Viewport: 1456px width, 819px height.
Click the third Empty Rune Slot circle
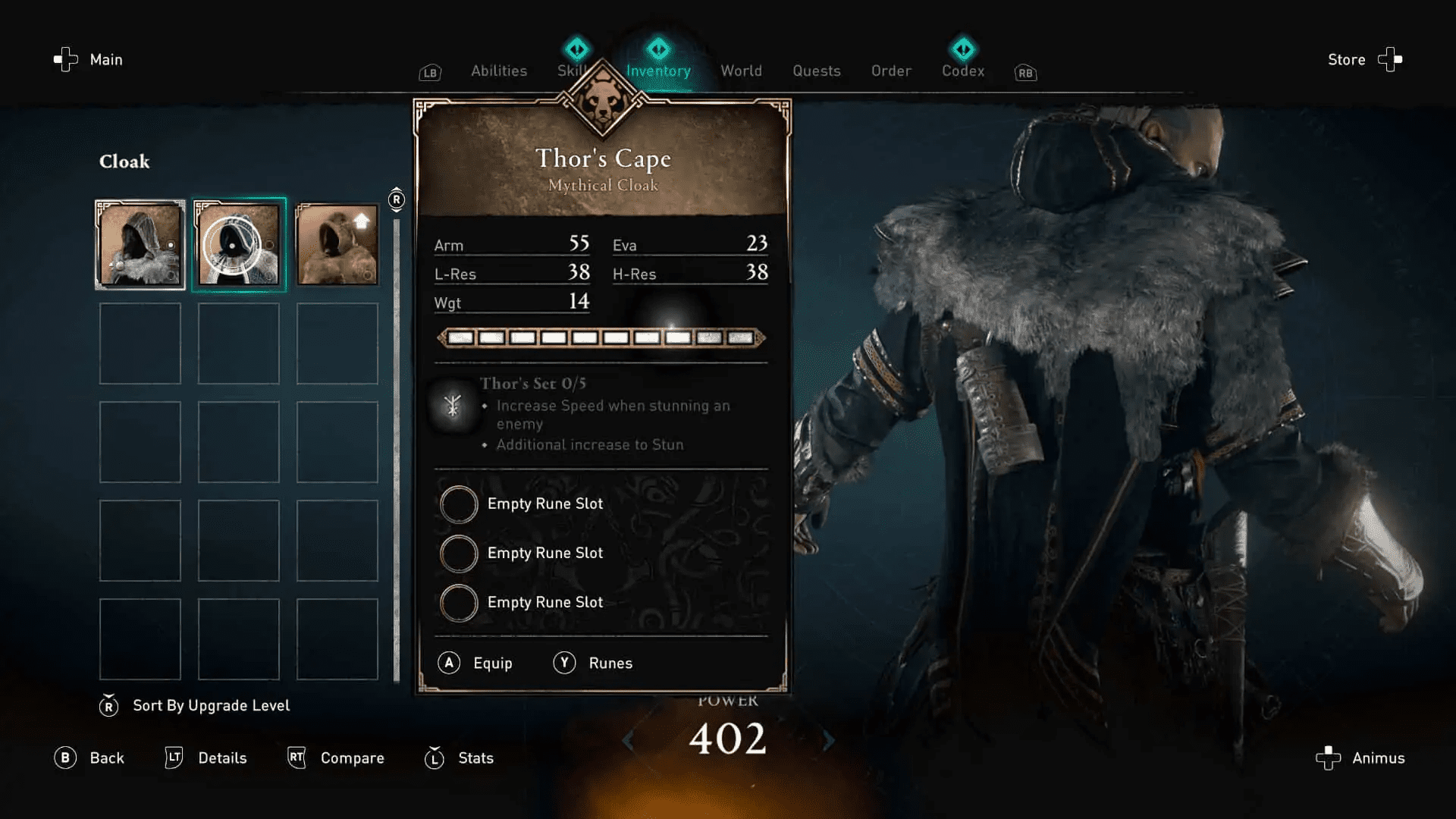[459, 602]
